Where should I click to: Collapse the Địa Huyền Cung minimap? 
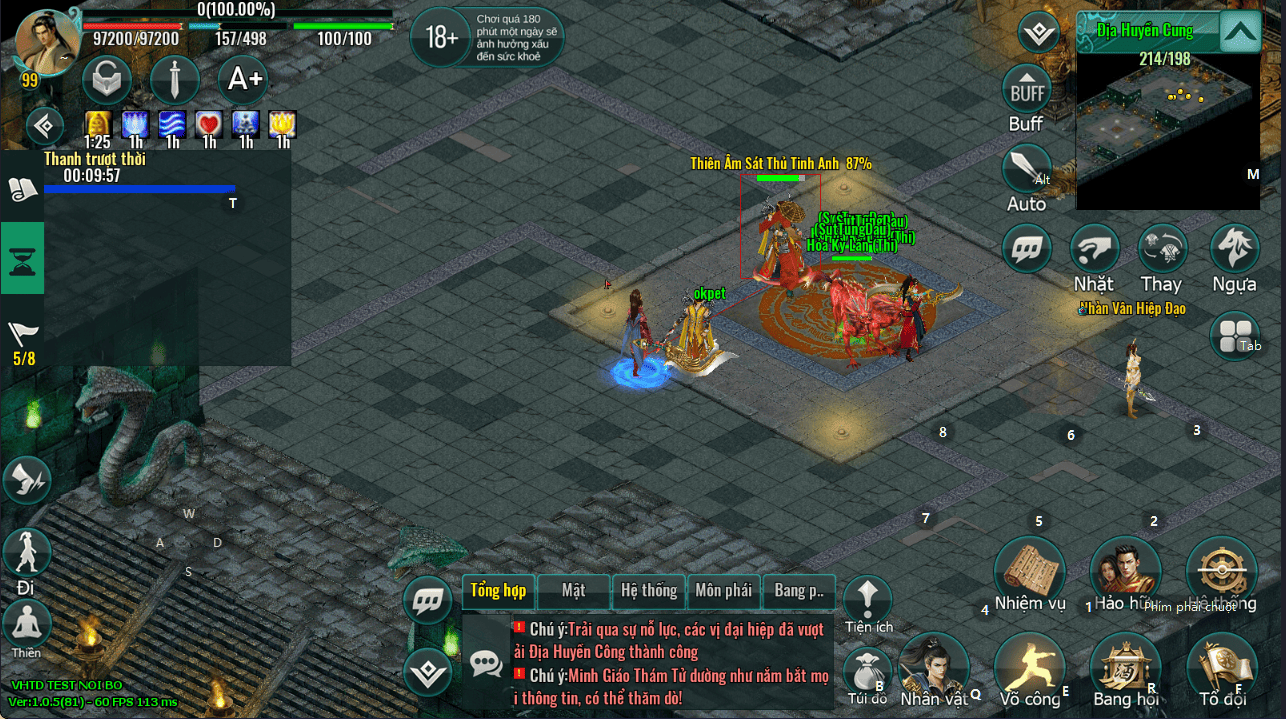tap(1240, 32)
